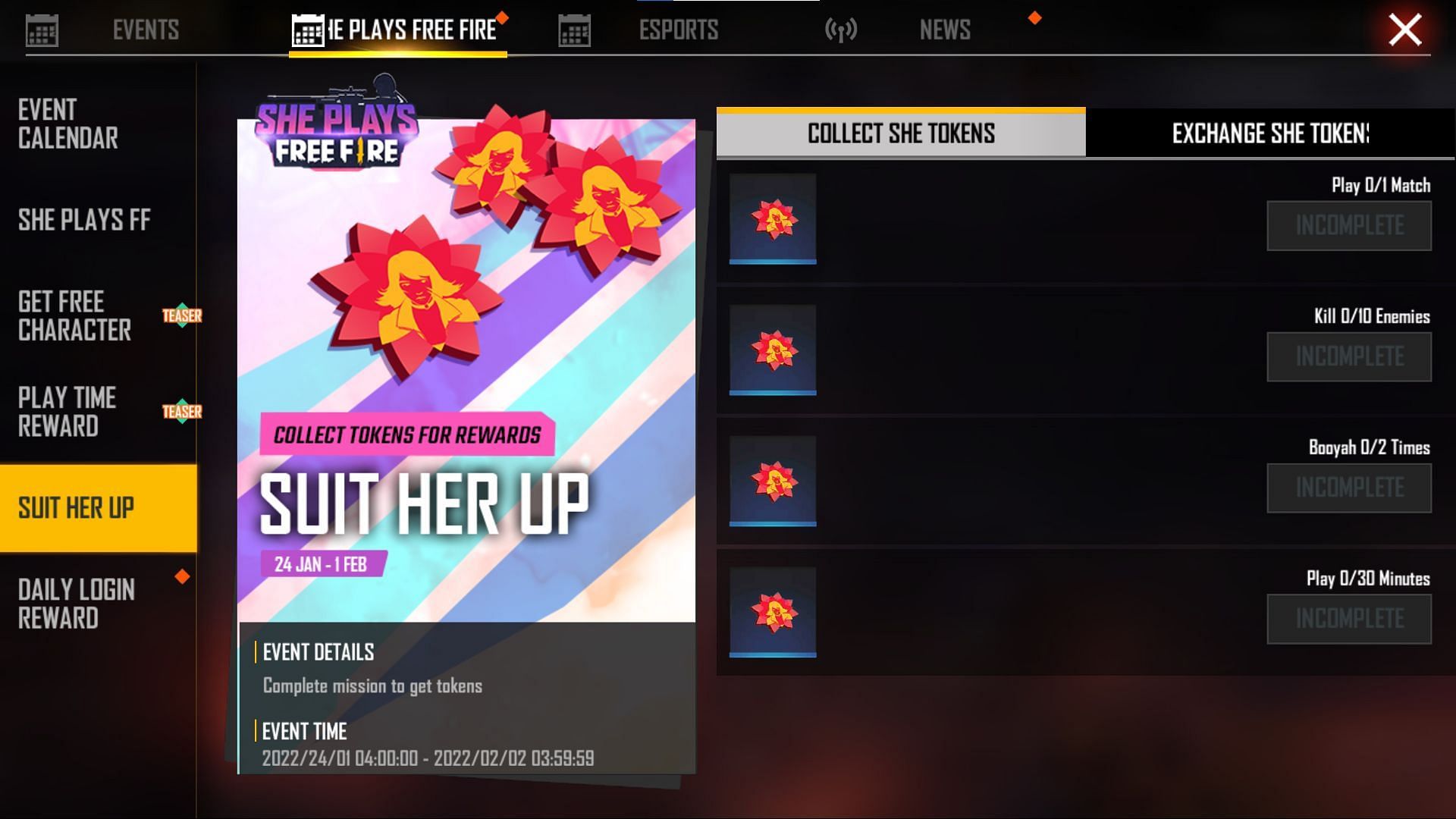This screenshot has width=1456, height=819.
Task: Select token reward icon for Booyah mission
Action: (773, 482)
